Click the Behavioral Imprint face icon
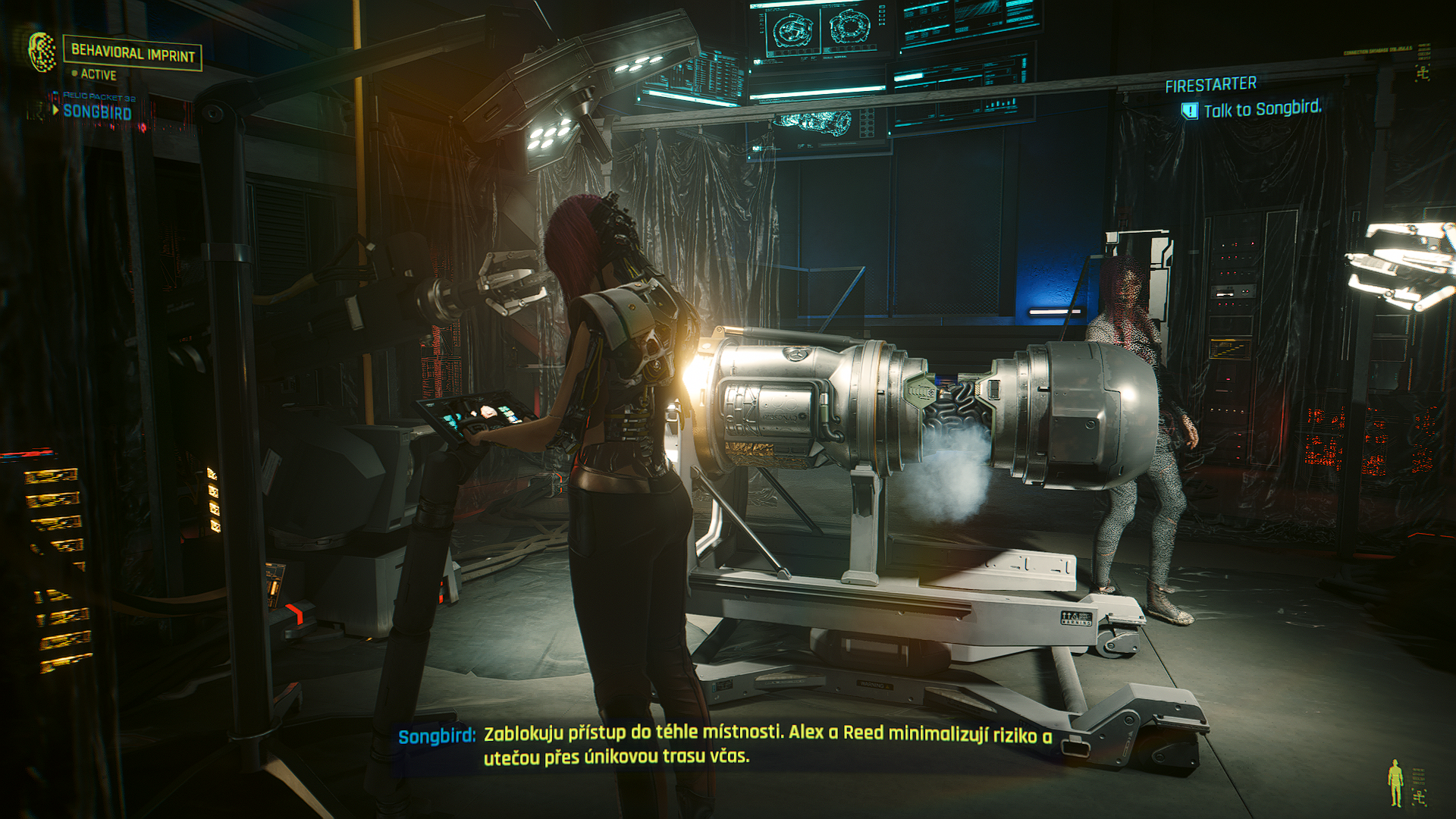The height and width of the screenshot is (819, 1456). 42,52
